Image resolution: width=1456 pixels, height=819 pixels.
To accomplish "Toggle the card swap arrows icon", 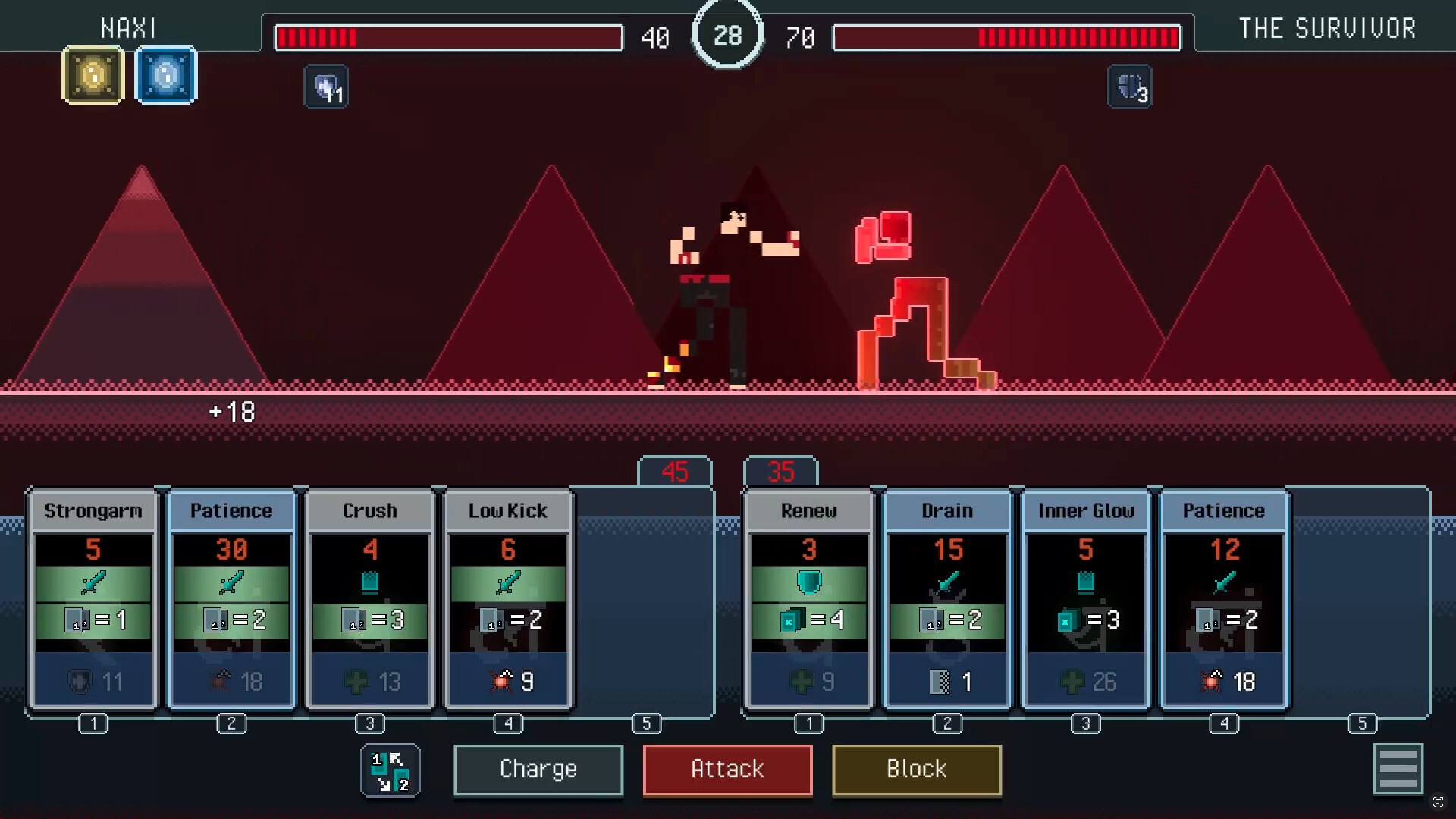I will tap(391, 770).
